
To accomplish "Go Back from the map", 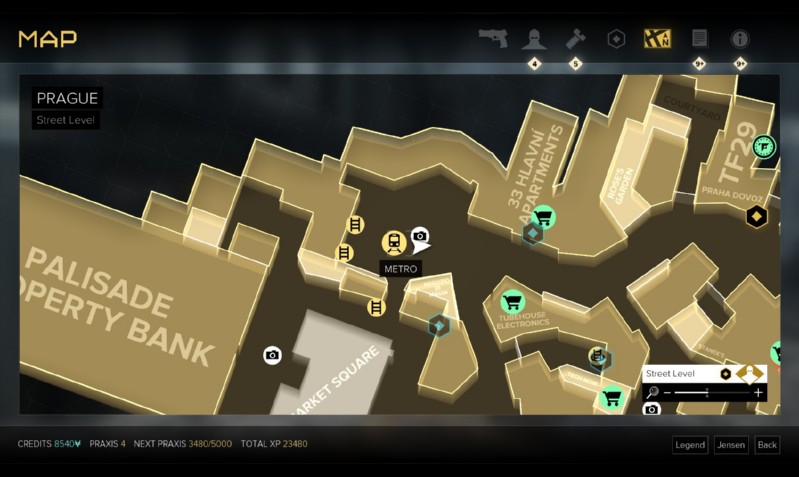I will click(767, 445).
